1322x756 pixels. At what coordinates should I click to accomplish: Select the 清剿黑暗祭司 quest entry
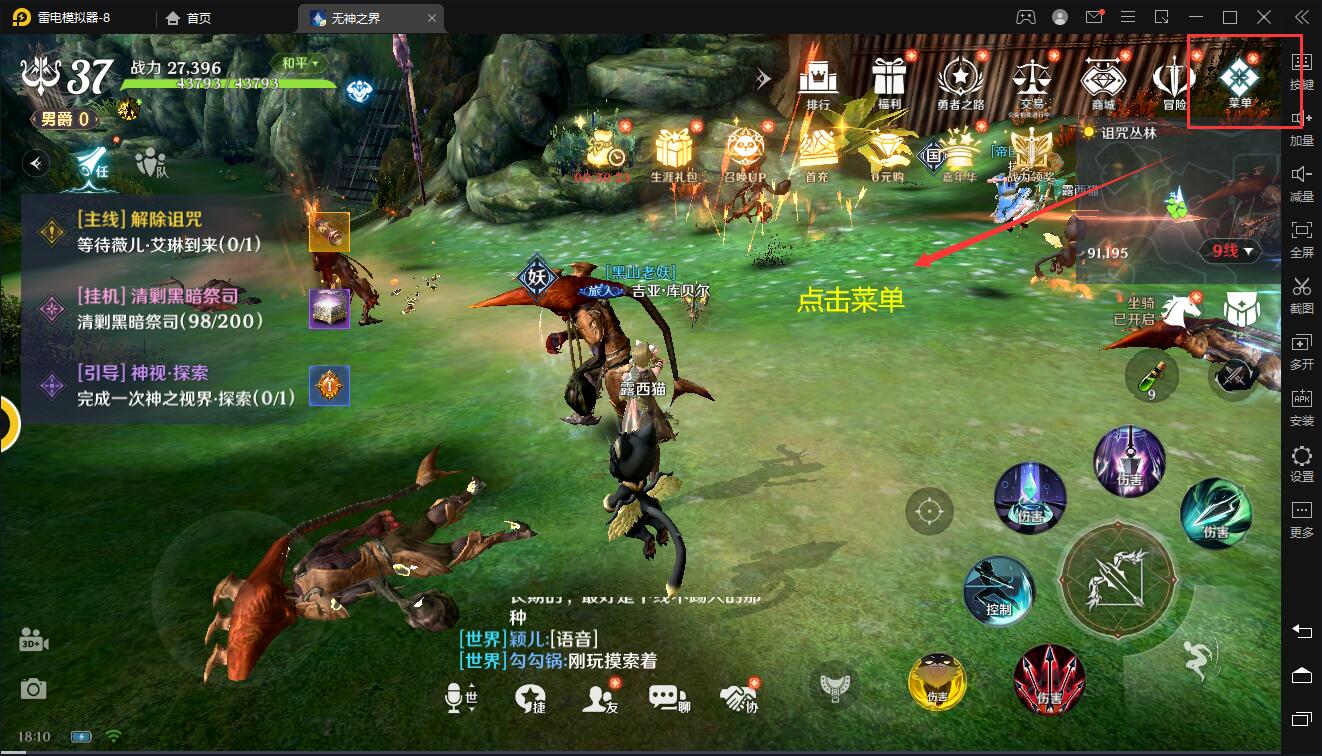170,309
